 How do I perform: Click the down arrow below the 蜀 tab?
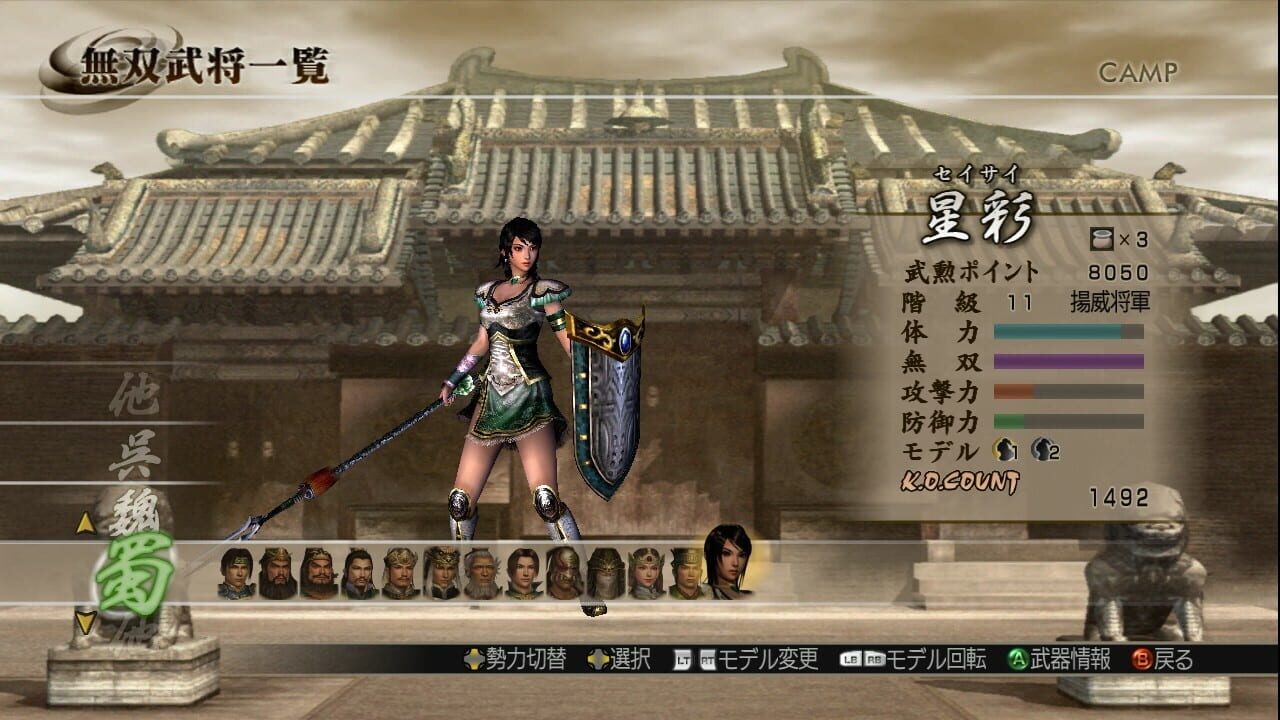pos(85,621)
